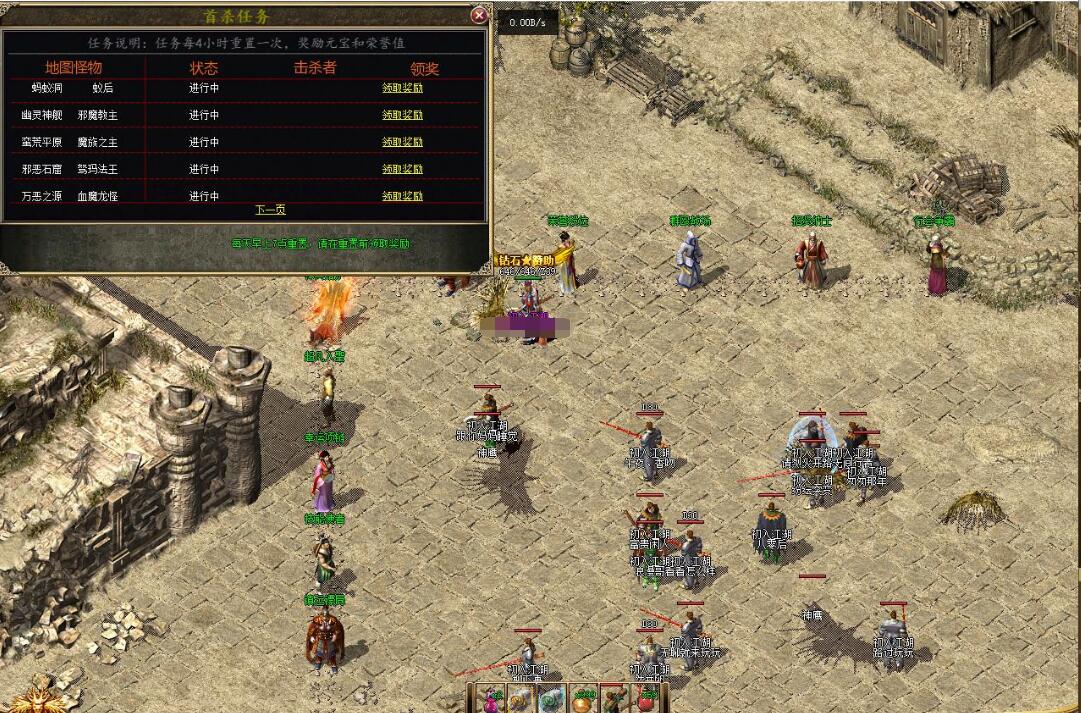
Task: Collect the 骜玛法王 reward link
Action: coord(402,169)
